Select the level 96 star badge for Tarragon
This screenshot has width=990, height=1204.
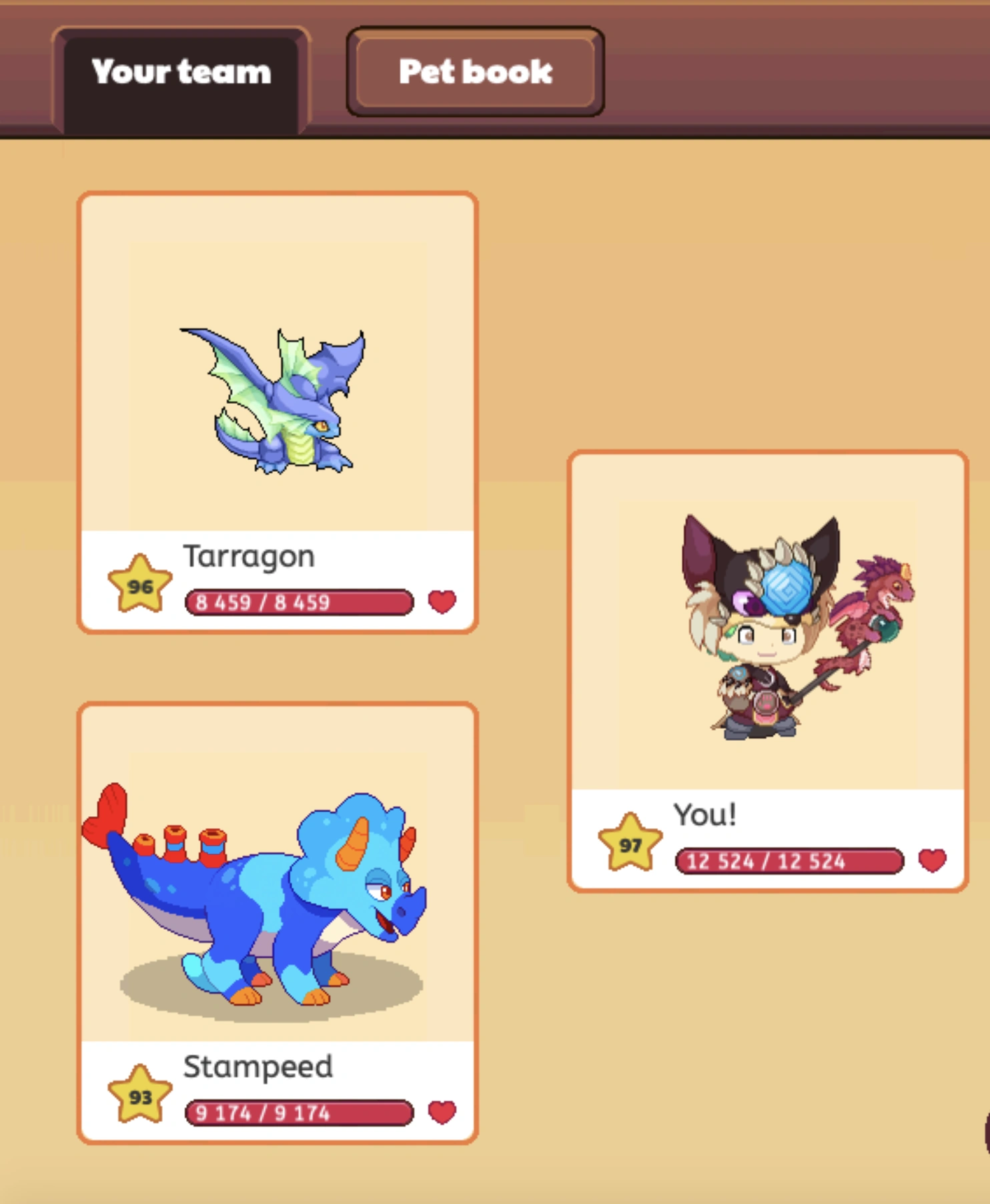coord(139,586)
